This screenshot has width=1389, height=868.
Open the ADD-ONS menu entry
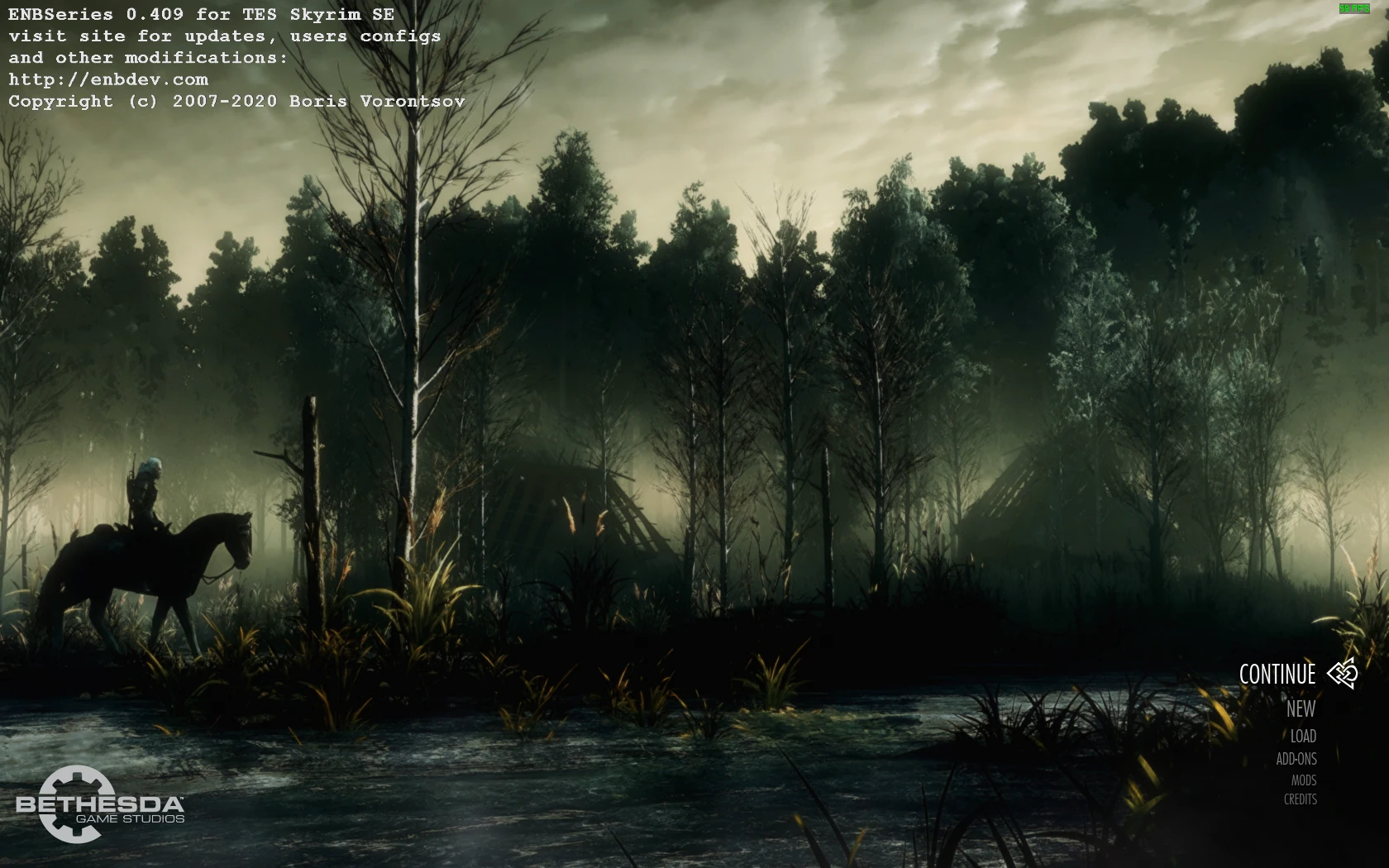click(x=1296, y=759)
